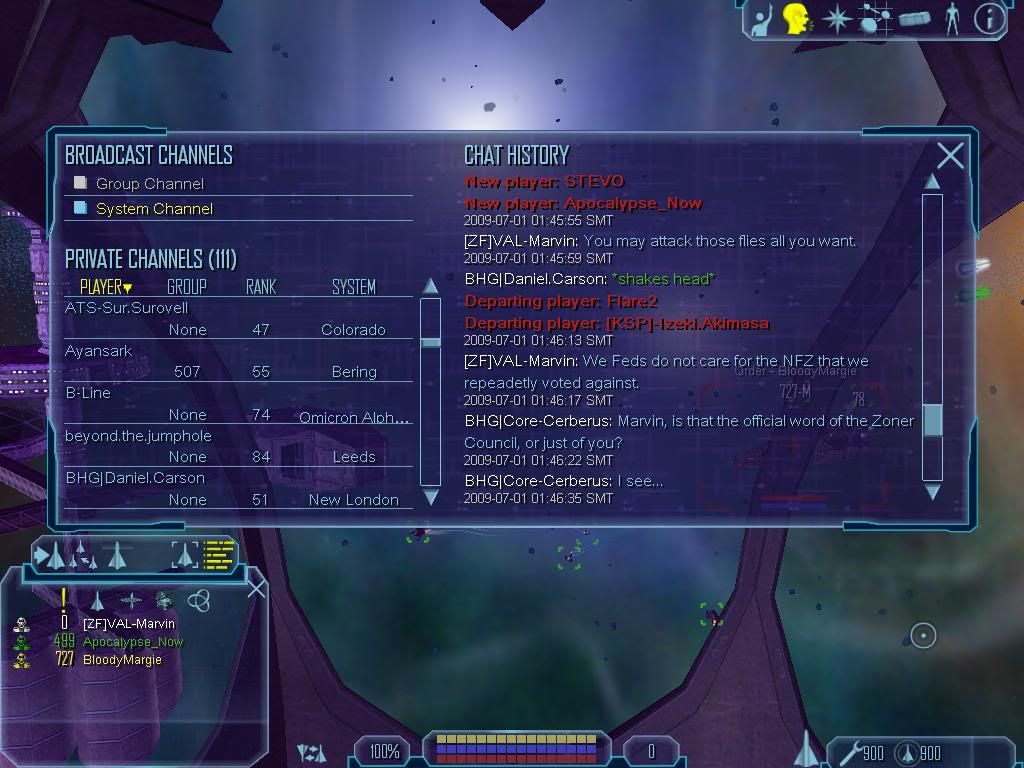Viewport: 1024px width, 768px height.
Task: Select the B-Line player row
Action: [88, 393]
